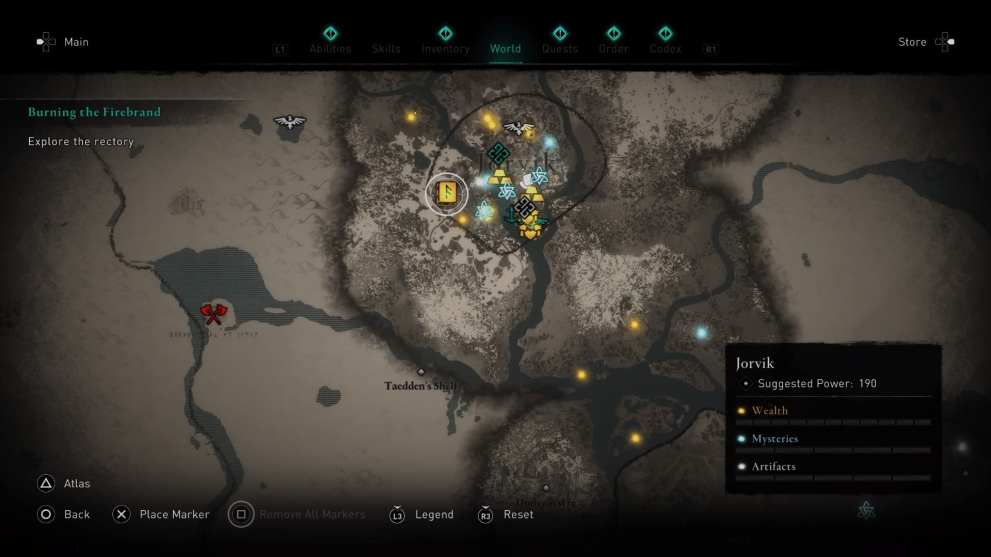991x557 pixels.
Task: Click the red crossed axes map marker
Action: (213, 313)
